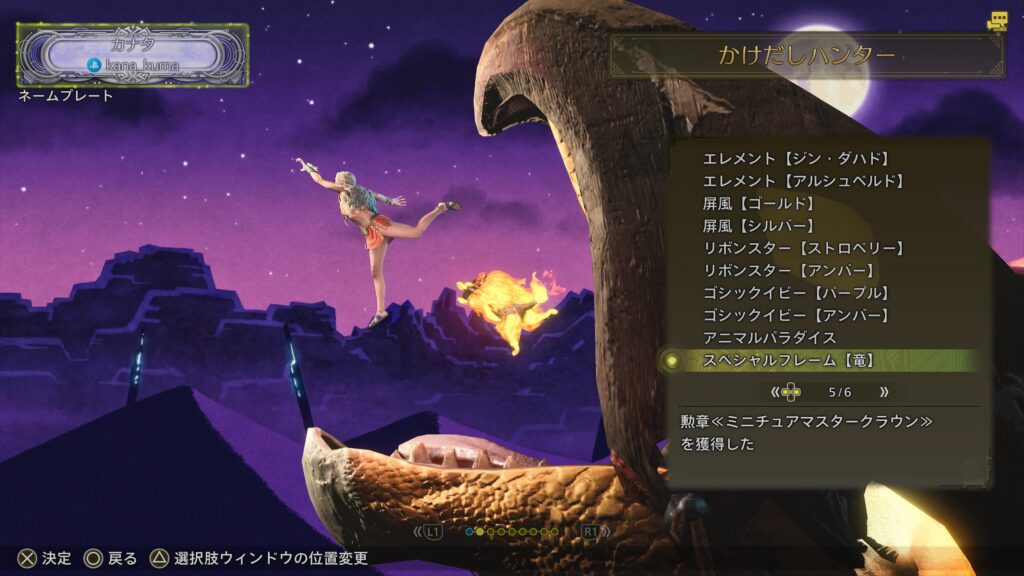Go to the previous list page arrow
Image resolution: width=1024 pixels, height=576 pixels.
(774, 392)
